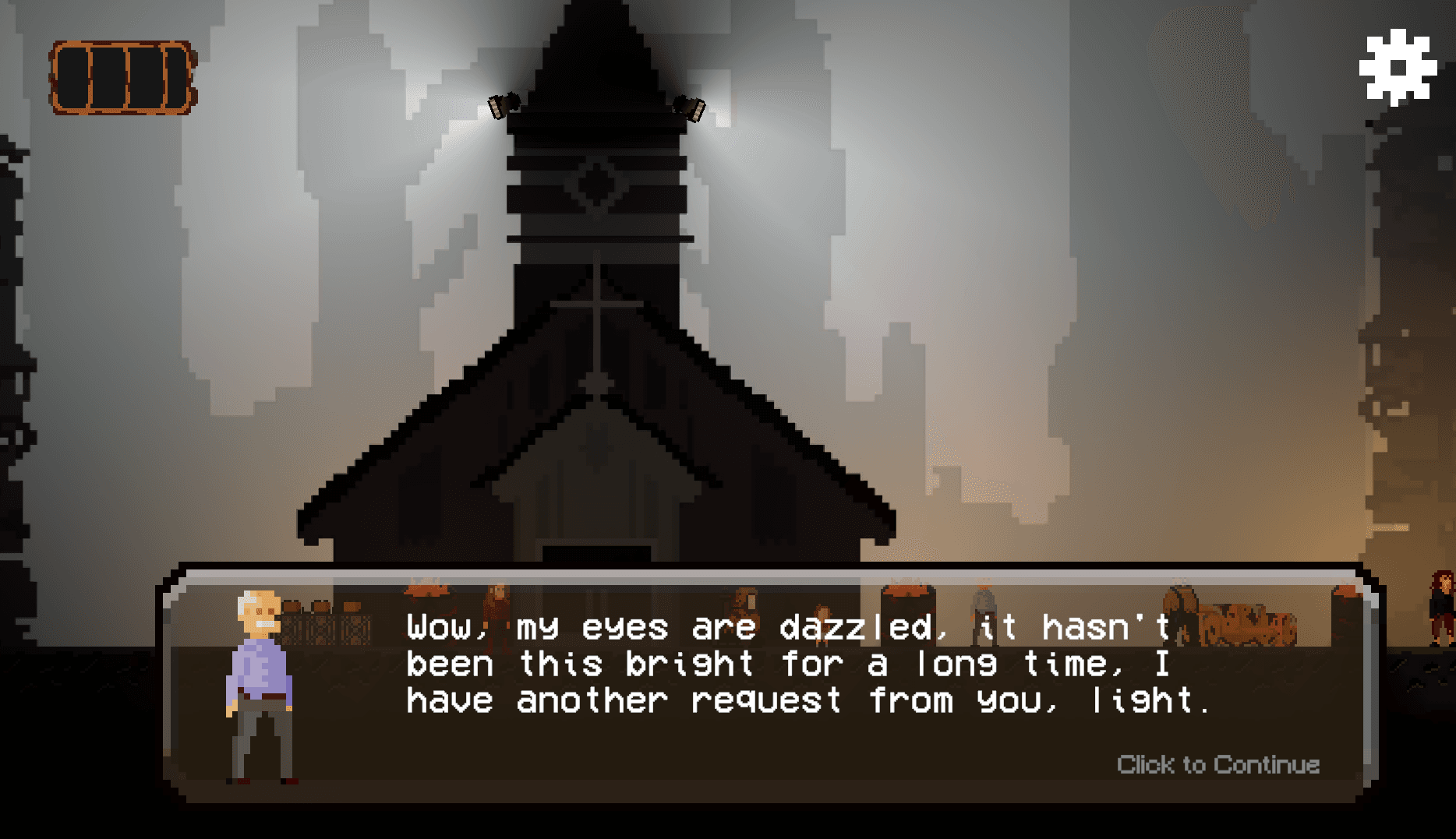Select the diamond window on the church steeple
1456x839 pixels.
596,183
